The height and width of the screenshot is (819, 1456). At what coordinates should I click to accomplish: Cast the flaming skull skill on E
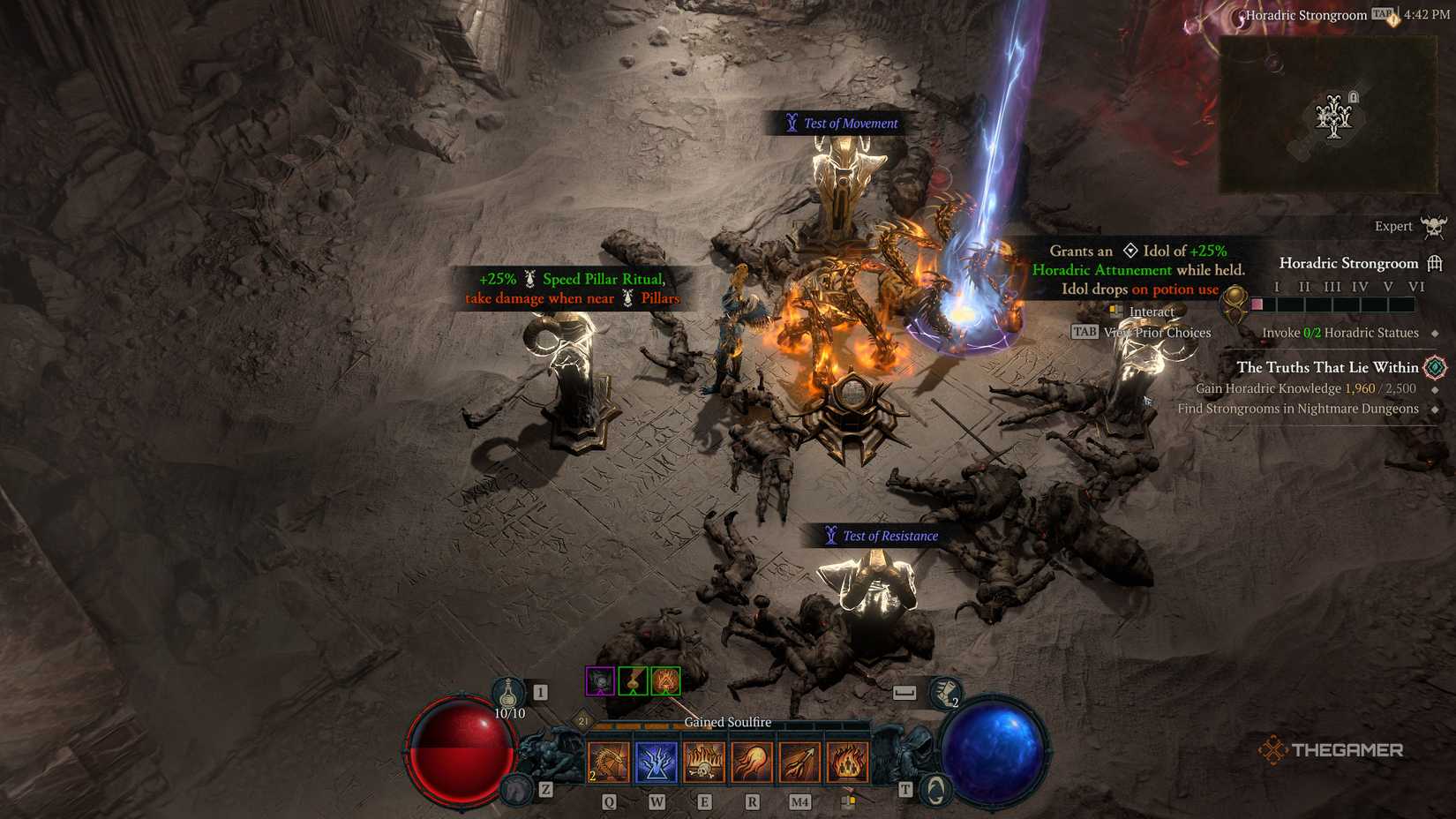click(704, 761)
